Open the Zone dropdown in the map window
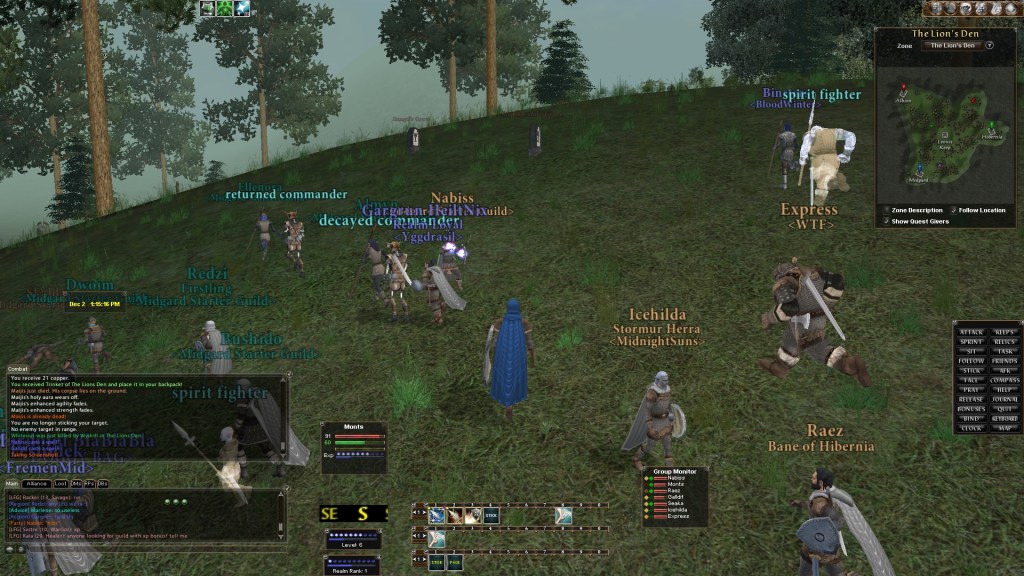This screenshot has height=576, width=1024. [x=989, y=45]
